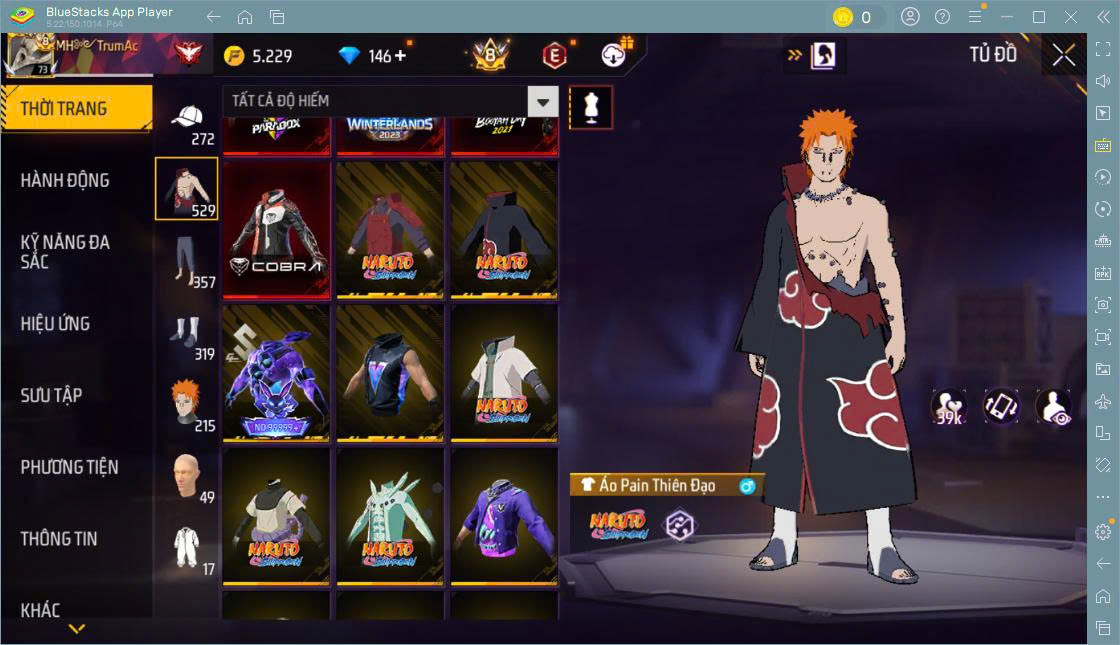
Task: Choose the pants category icon
Action: [x=185, y=260]
